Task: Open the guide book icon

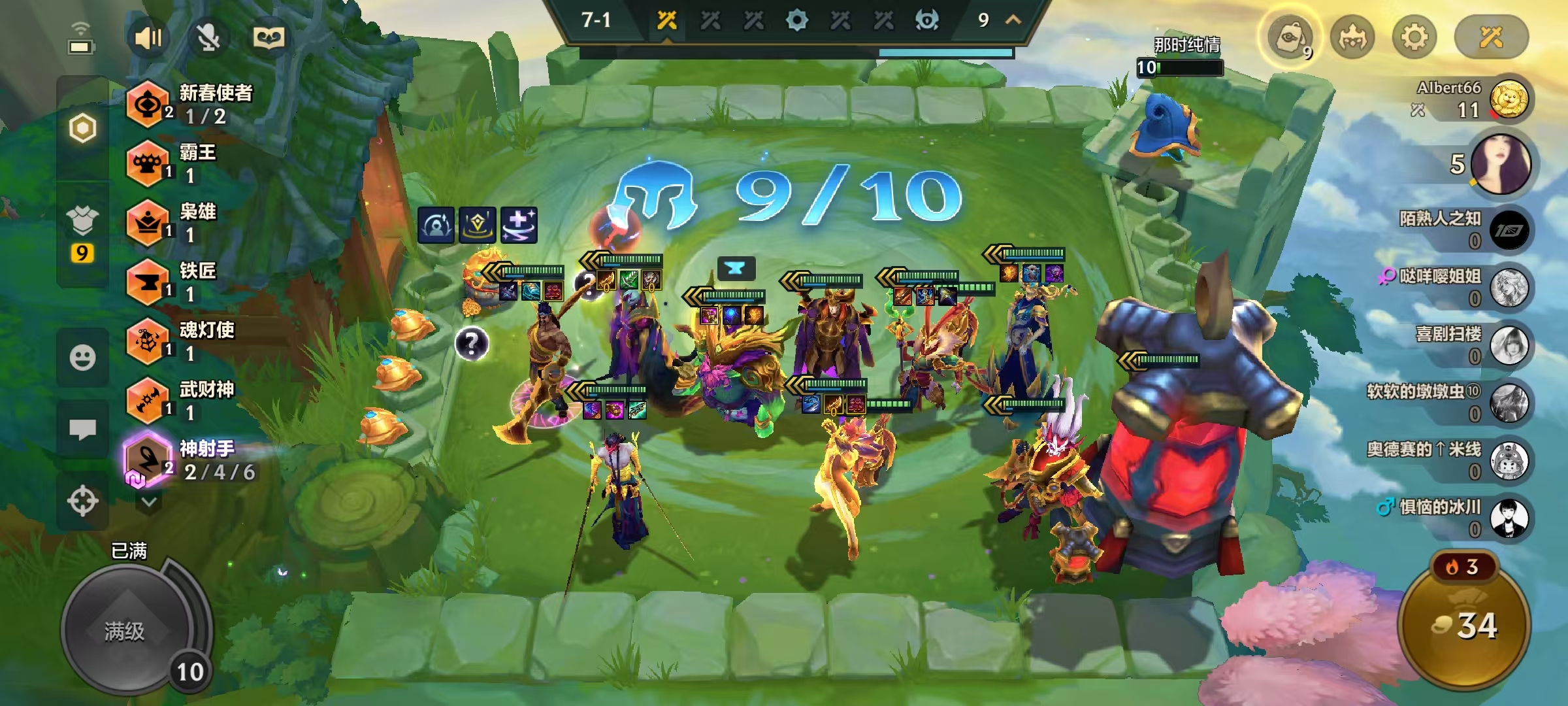Action: (x=269, y=38)
